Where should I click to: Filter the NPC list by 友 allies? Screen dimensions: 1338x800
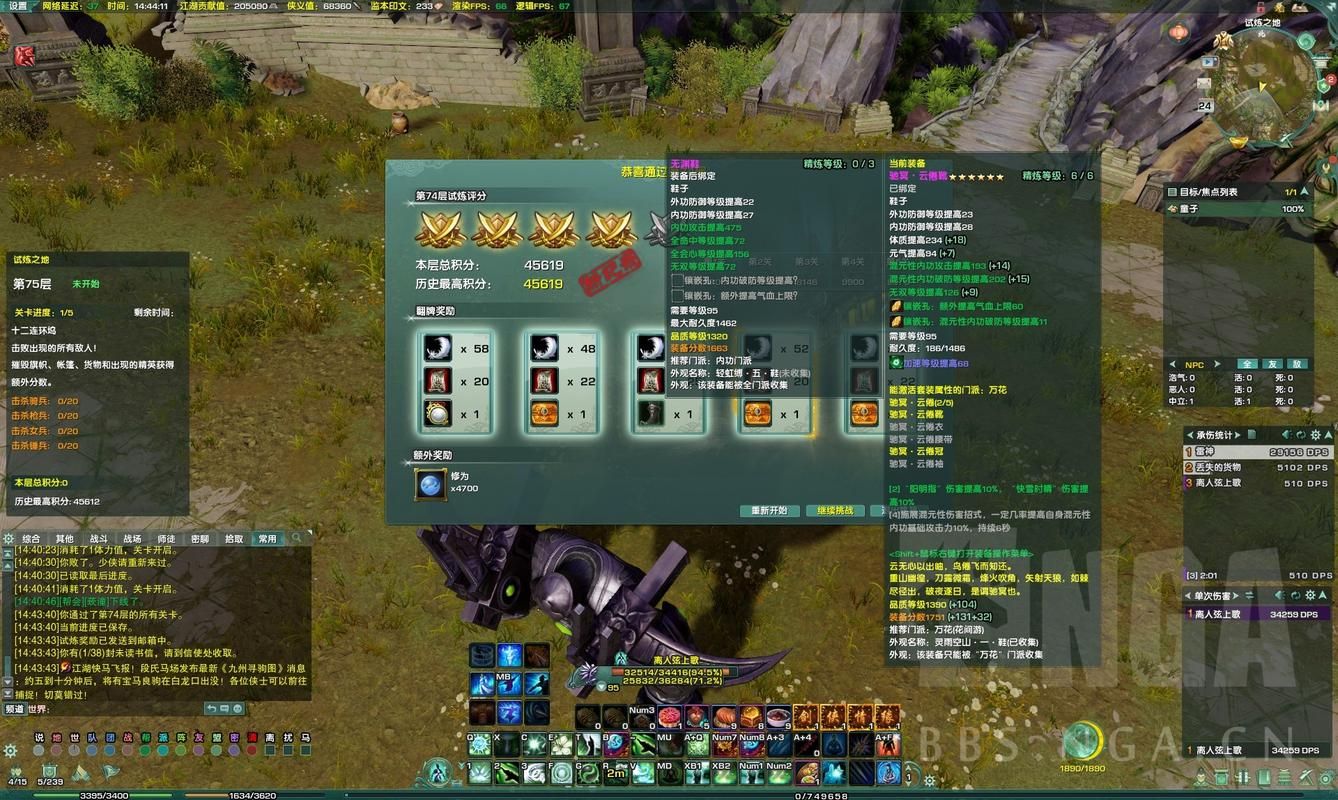click(1272, 364)
